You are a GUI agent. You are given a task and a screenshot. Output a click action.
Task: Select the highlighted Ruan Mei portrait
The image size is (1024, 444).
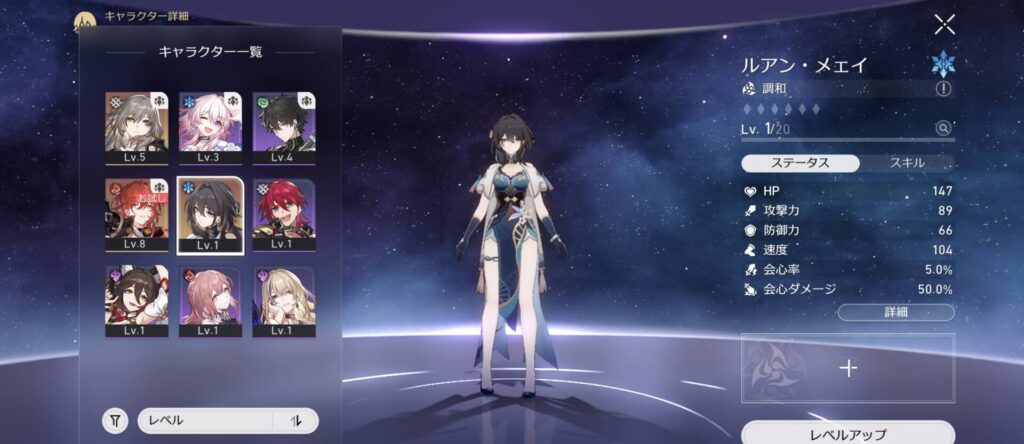click(x=210, y=214)
